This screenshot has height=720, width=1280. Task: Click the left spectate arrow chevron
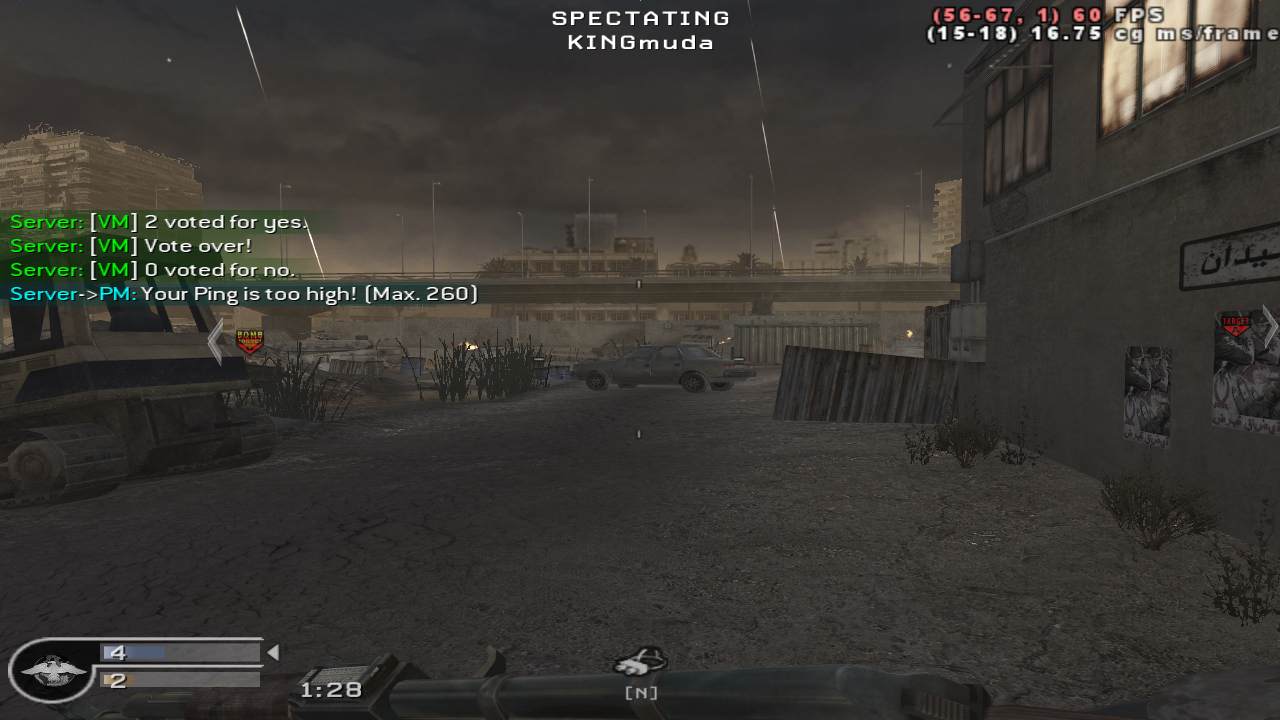(x=216, y=340)
